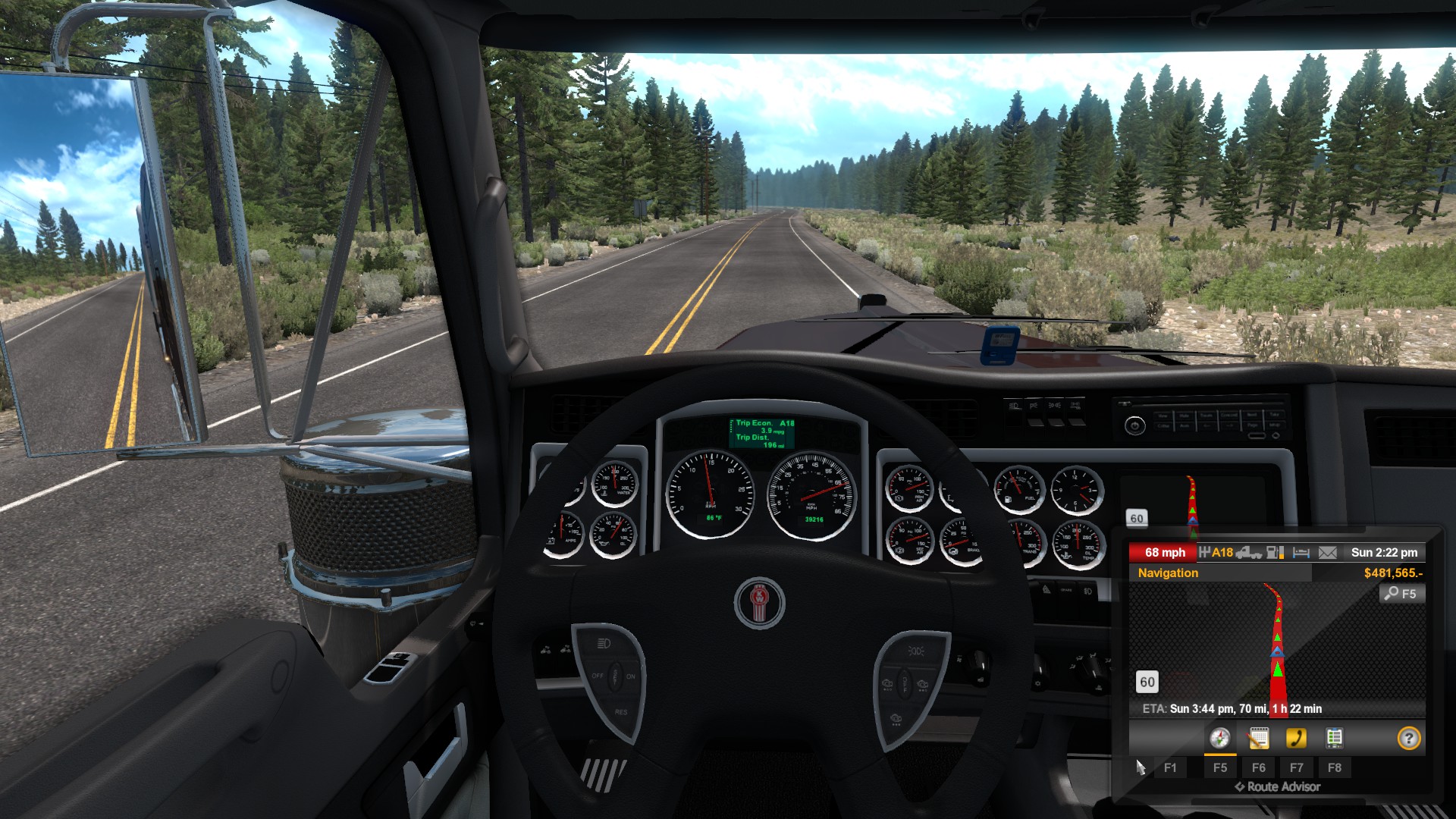The image size is (1456, 819).
Task: Open the Navigation compass tab
Action: coord(1219,738)
